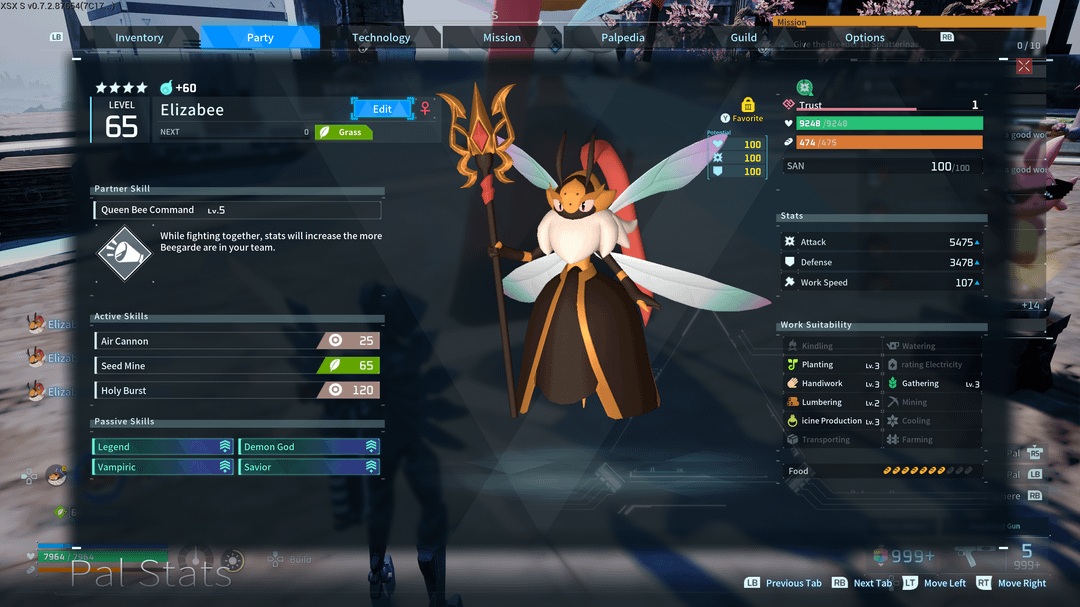Switch to the Guild tab

[744, 38]
